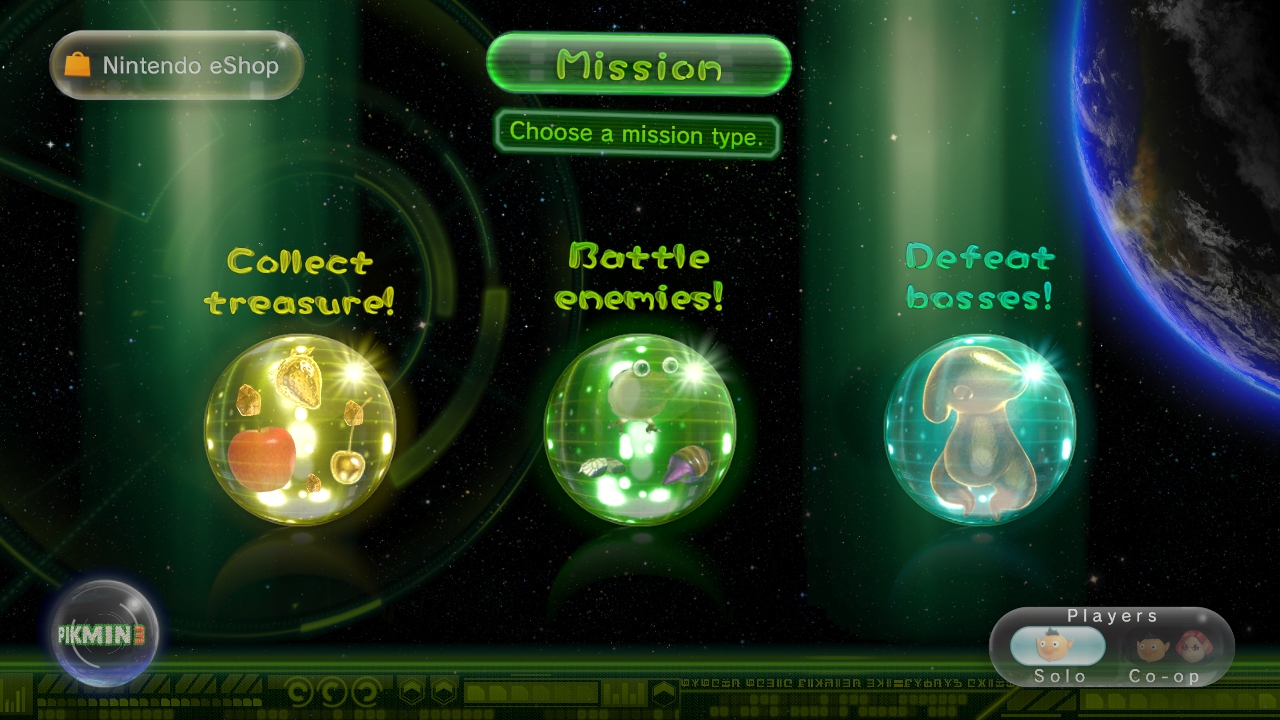
Task: Choose the Collect treasure! mission orb
Action: point(300,430)
